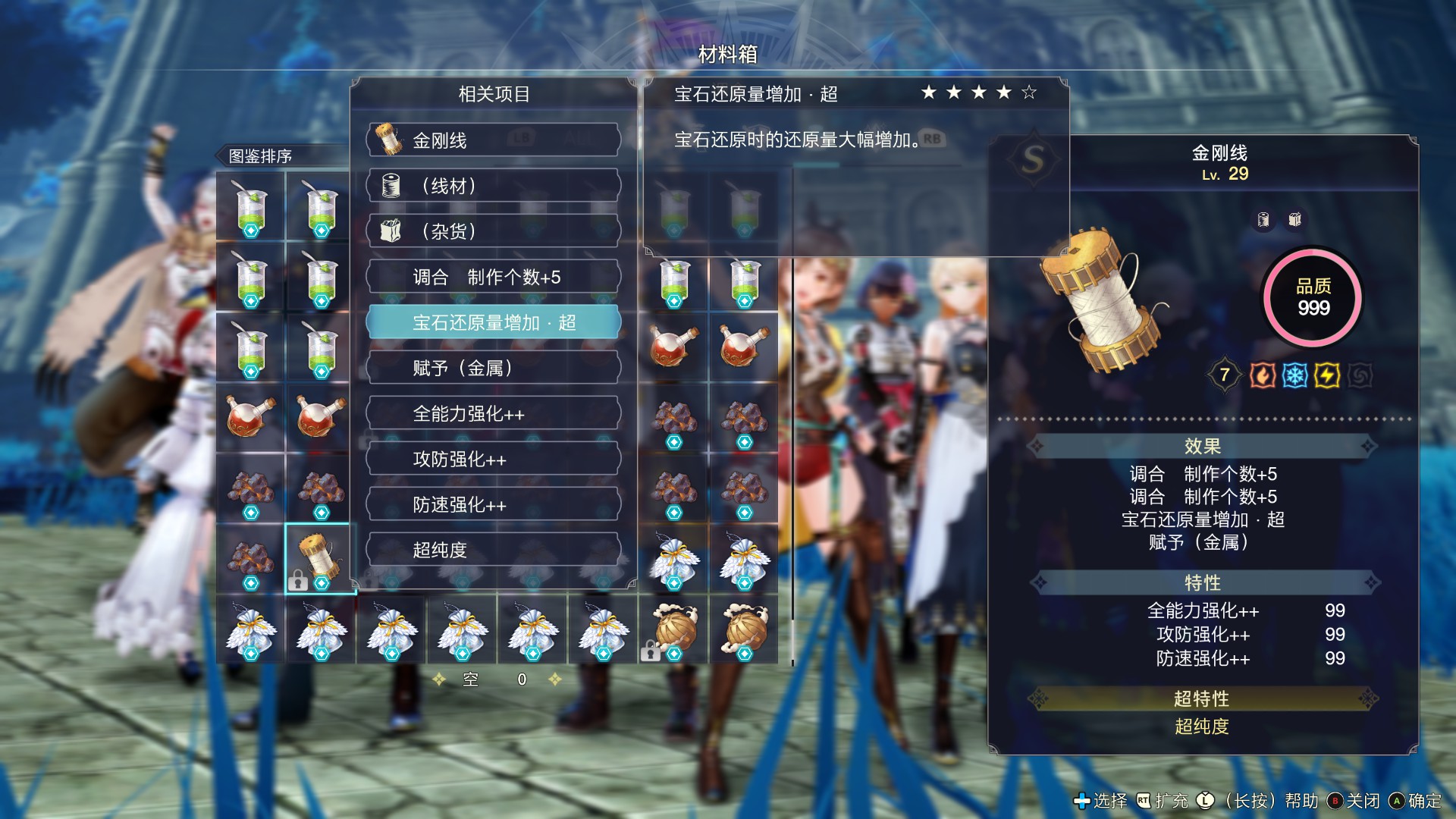Click the pink 品质 999 quality ring
This screenshot has width=1456, height=819.
pos(1314,298)
